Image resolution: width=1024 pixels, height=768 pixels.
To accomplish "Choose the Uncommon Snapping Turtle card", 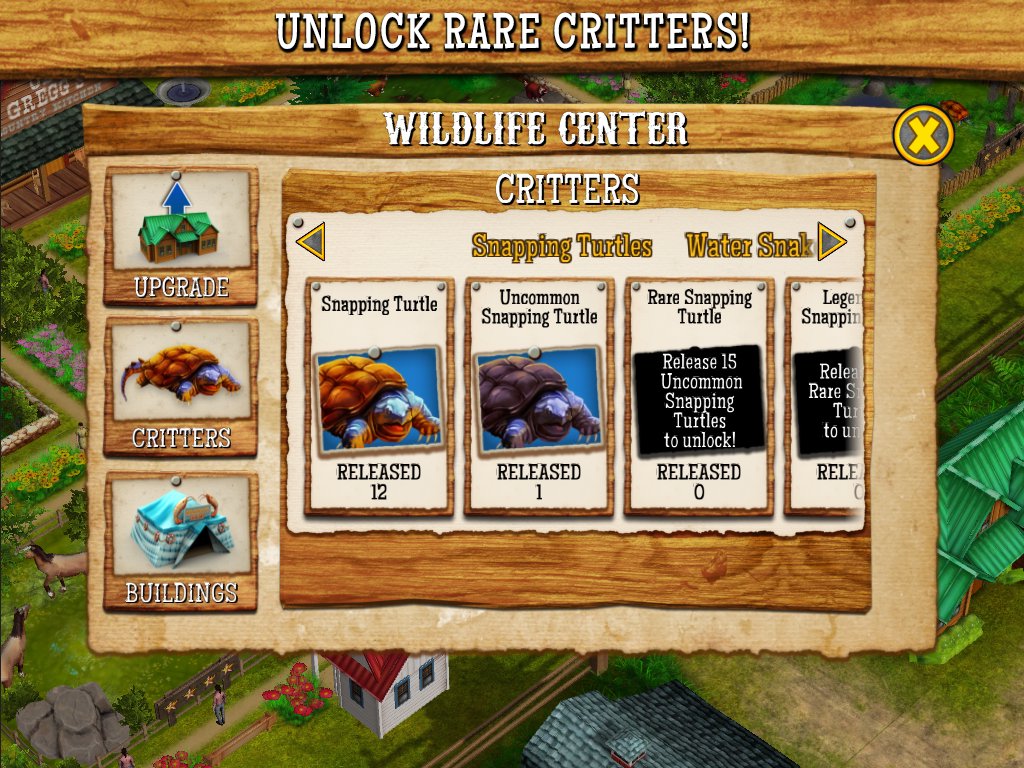I will click(x=539, y=396).
